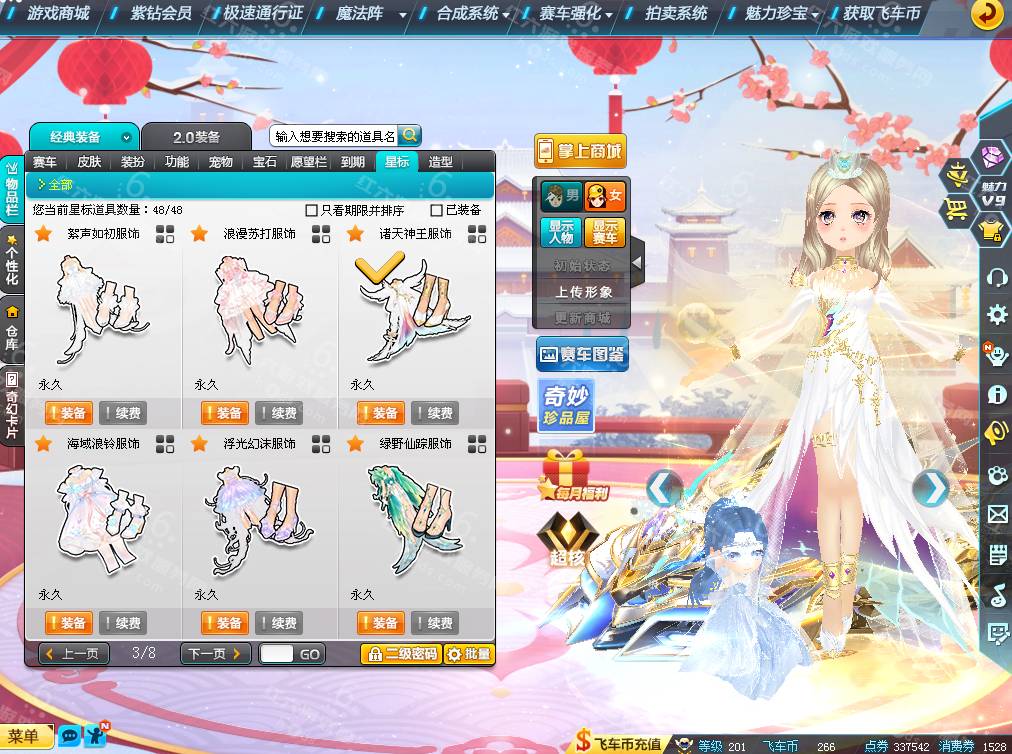Select the 赛车 category tab
1012x754 pixels.
point(45,162)
